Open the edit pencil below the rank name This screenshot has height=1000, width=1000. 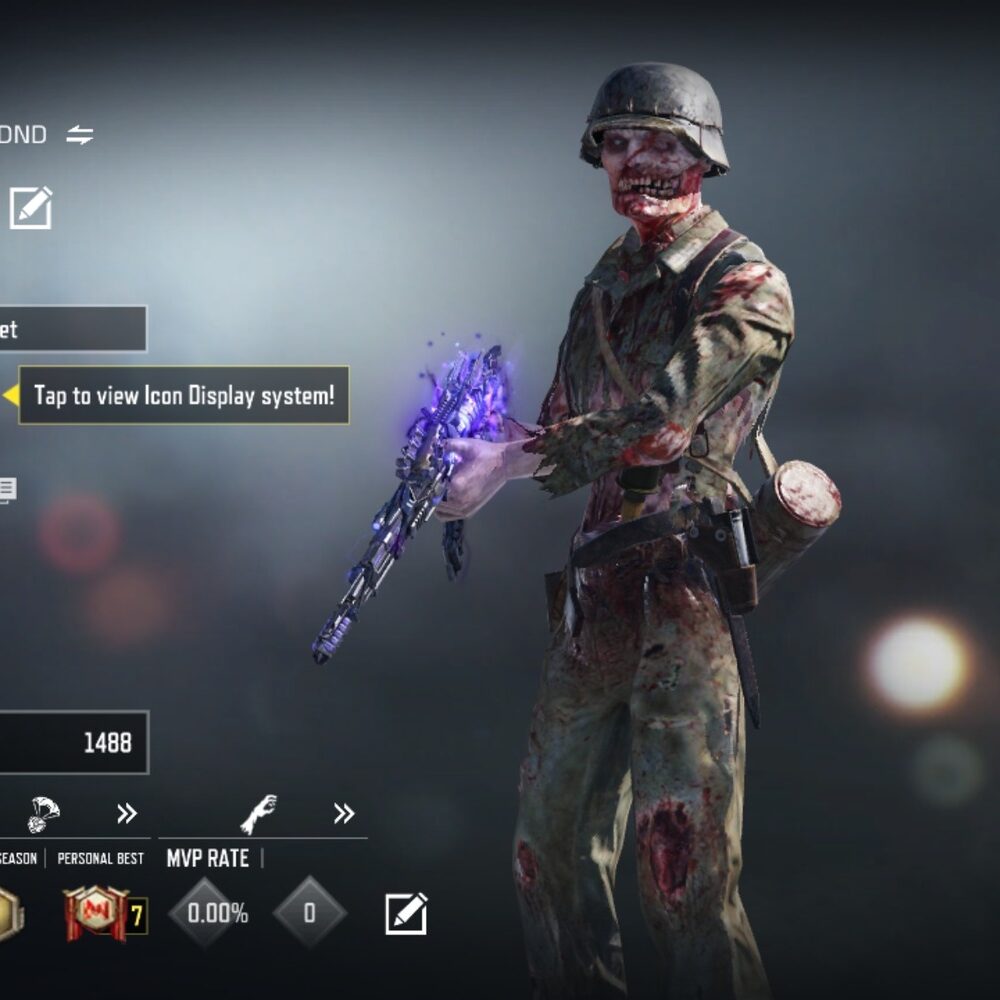[x=31, y=208]
